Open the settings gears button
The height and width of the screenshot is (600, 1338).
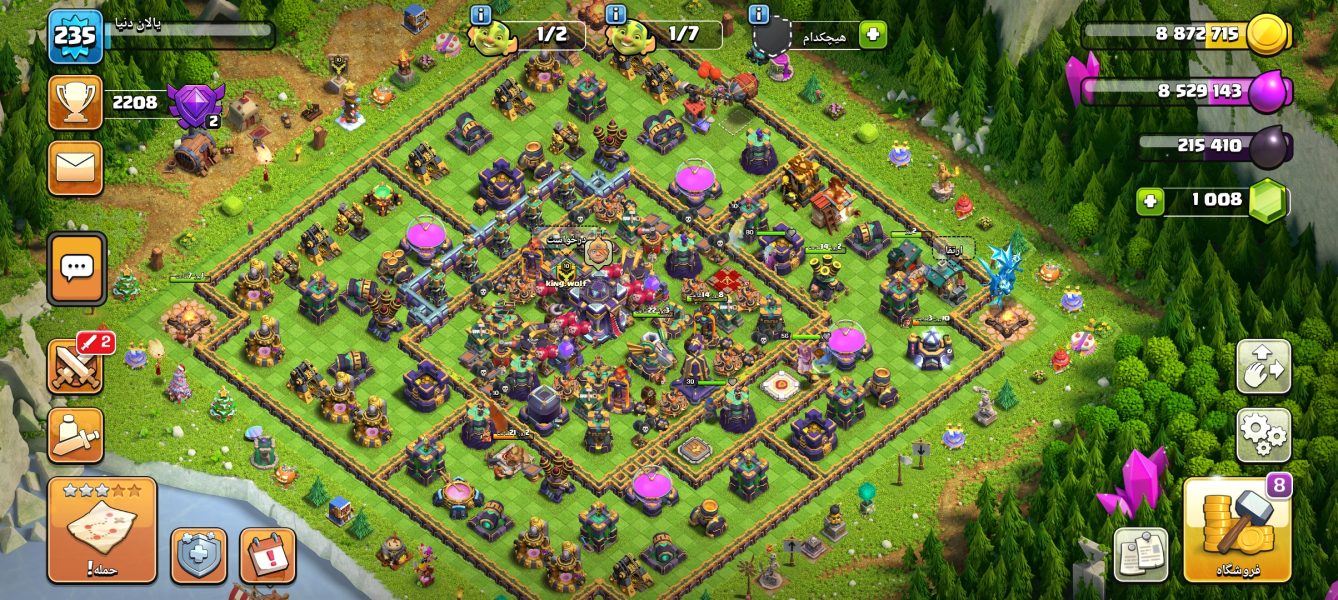[1263, 435]
